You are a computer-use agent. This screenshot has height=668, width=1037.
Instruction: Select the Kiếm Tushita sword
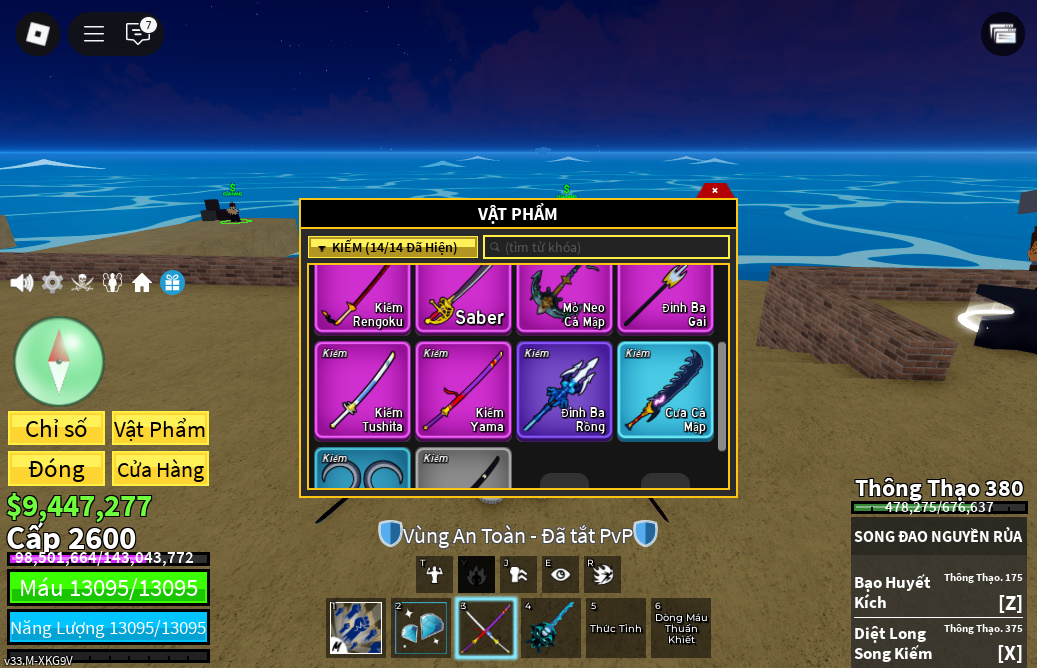362,390
